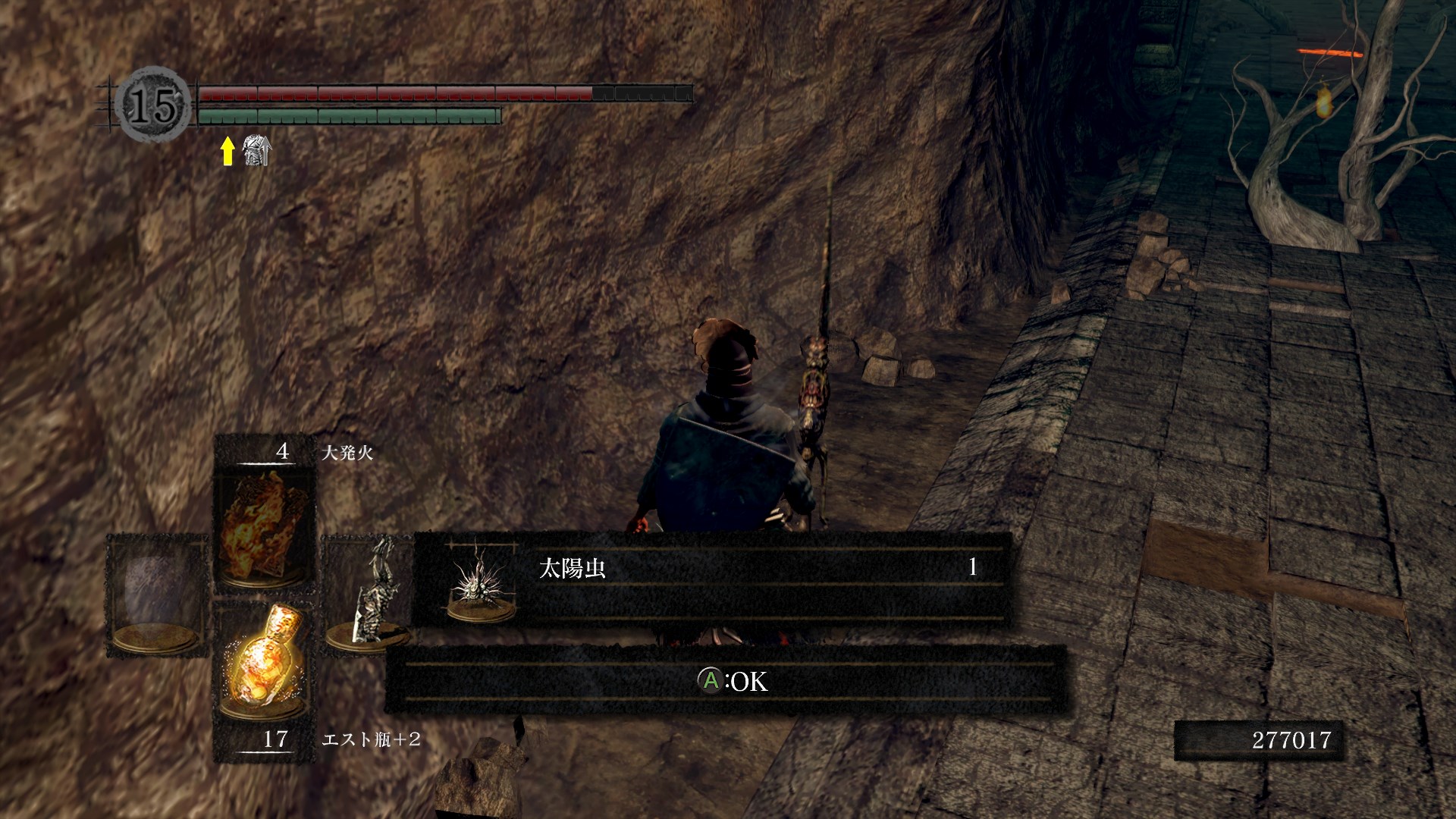The width and height of the screenshot is (1456, 819).
Task: Click the armor boost status icon
Action: tap(256, 150)
